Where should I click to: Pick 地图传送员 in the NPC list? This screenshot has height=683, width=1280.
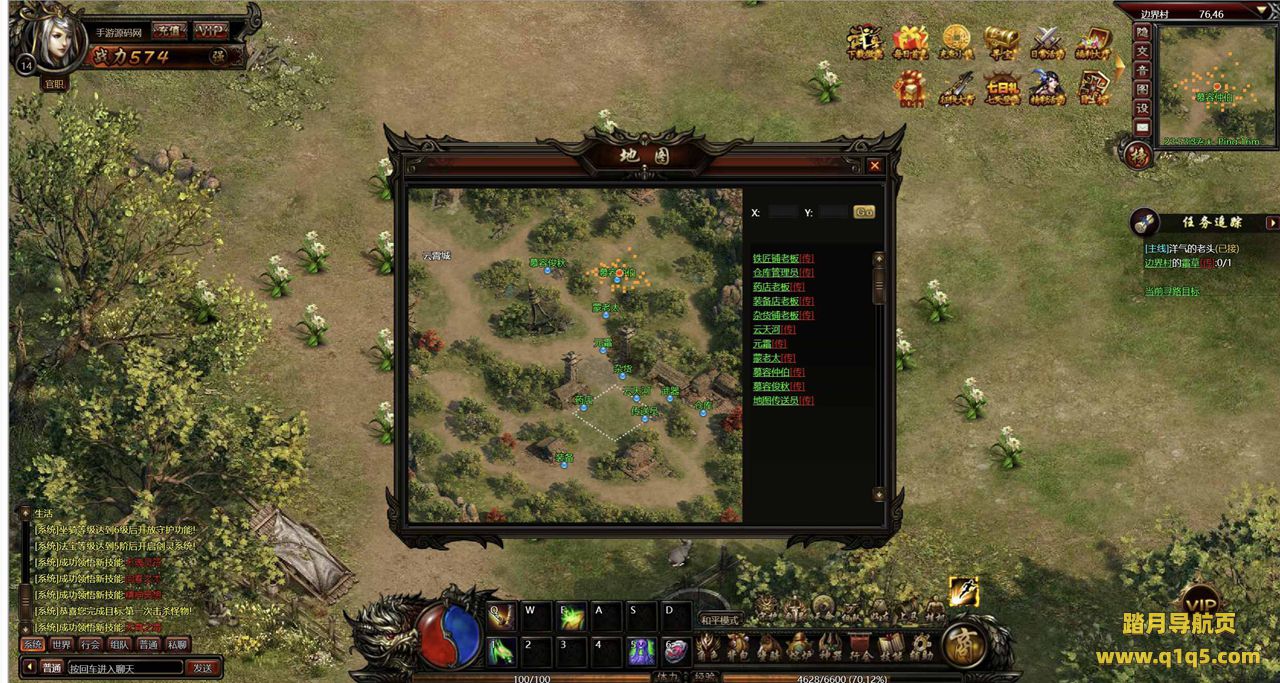[x=776, y=401]
